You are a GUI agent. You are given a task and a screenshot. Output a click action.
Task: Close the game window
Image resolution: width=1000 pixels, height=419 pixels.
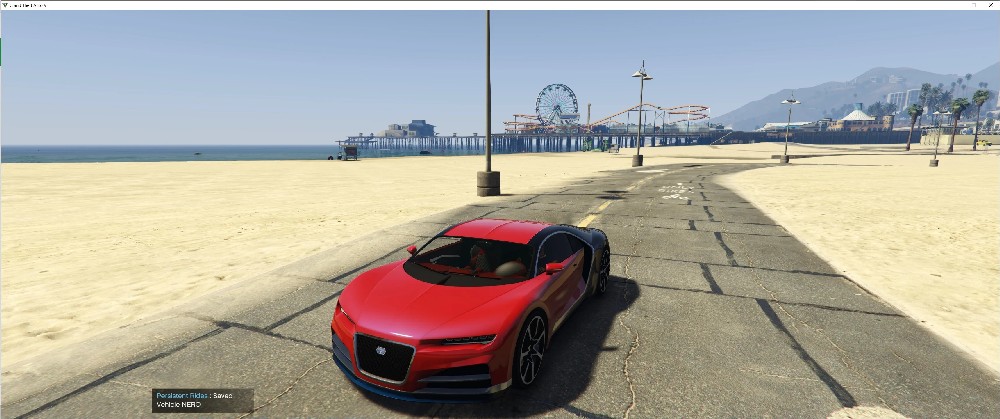992,5
